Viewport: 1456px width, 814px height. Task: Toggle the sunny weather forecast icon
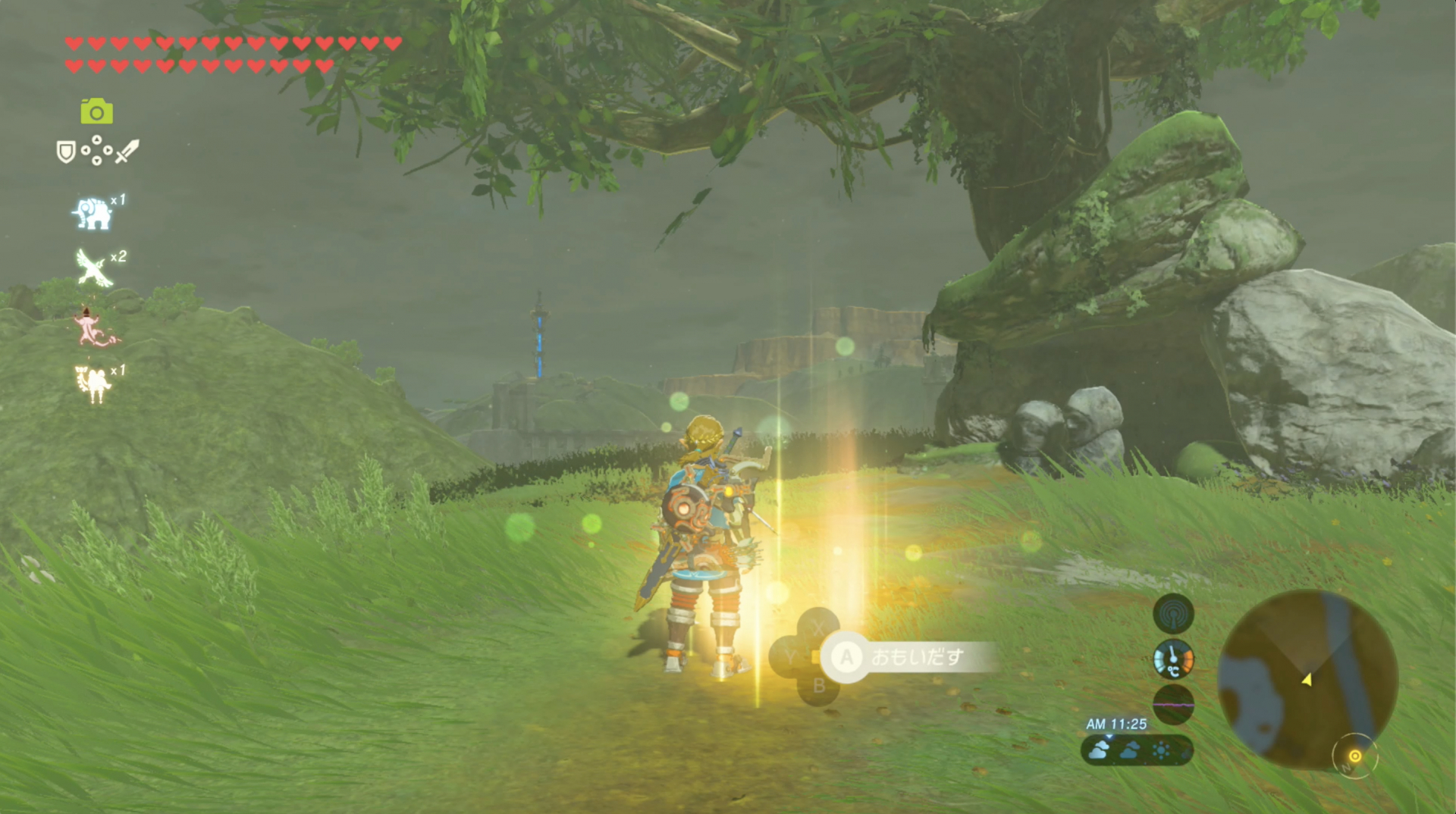[x=1159, y=749]
